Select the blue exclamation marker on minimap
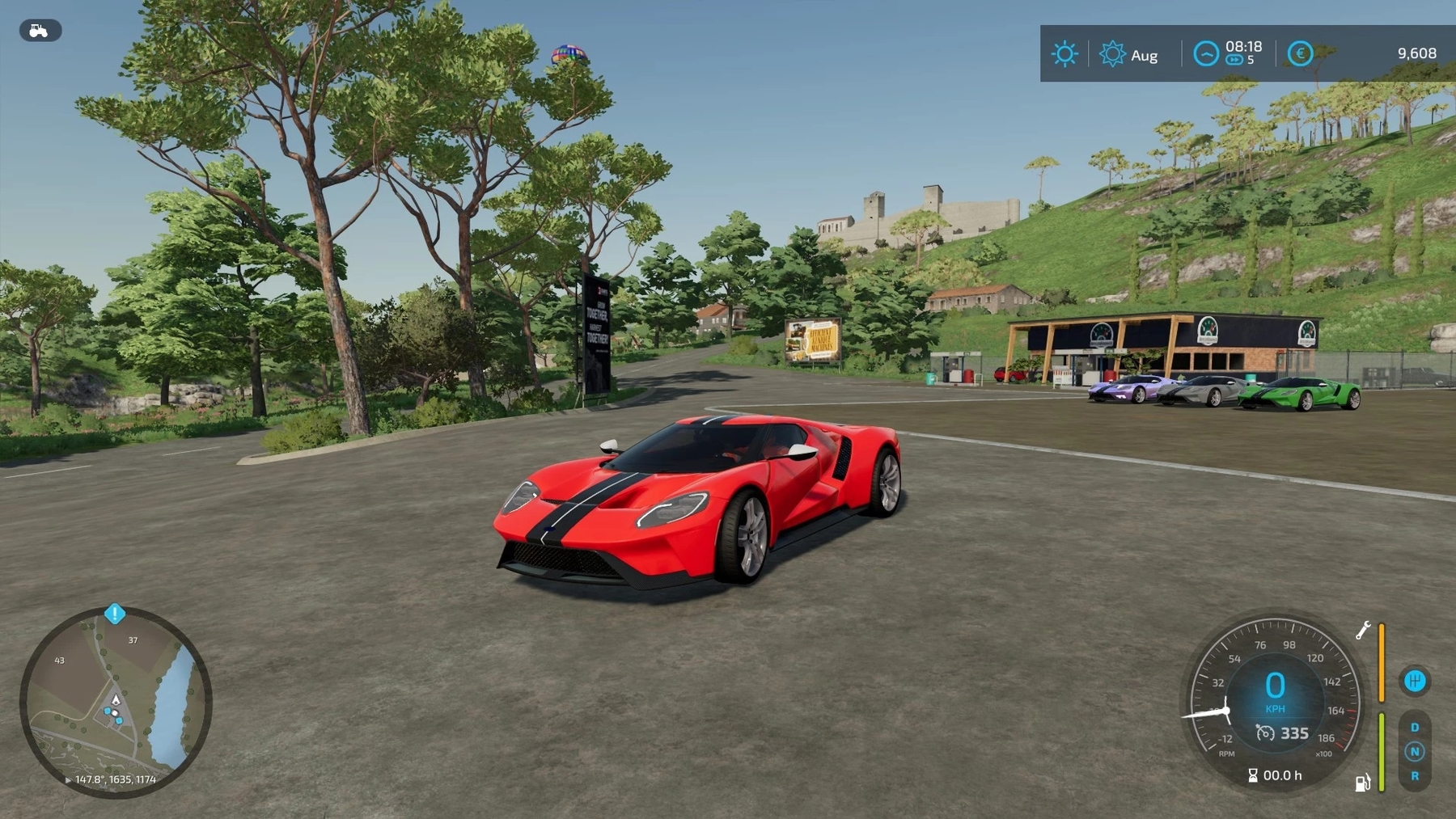Viewport: 1456px width, 819px height. (115, 614)
